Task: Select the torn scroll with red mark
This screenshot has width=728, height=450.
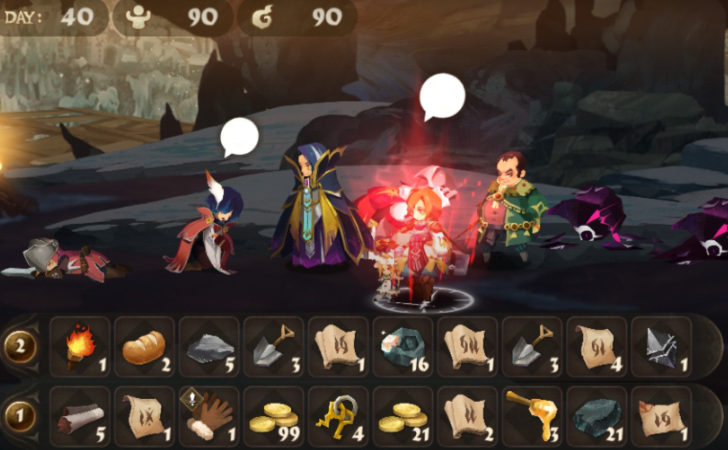Action: coord(661,416)
